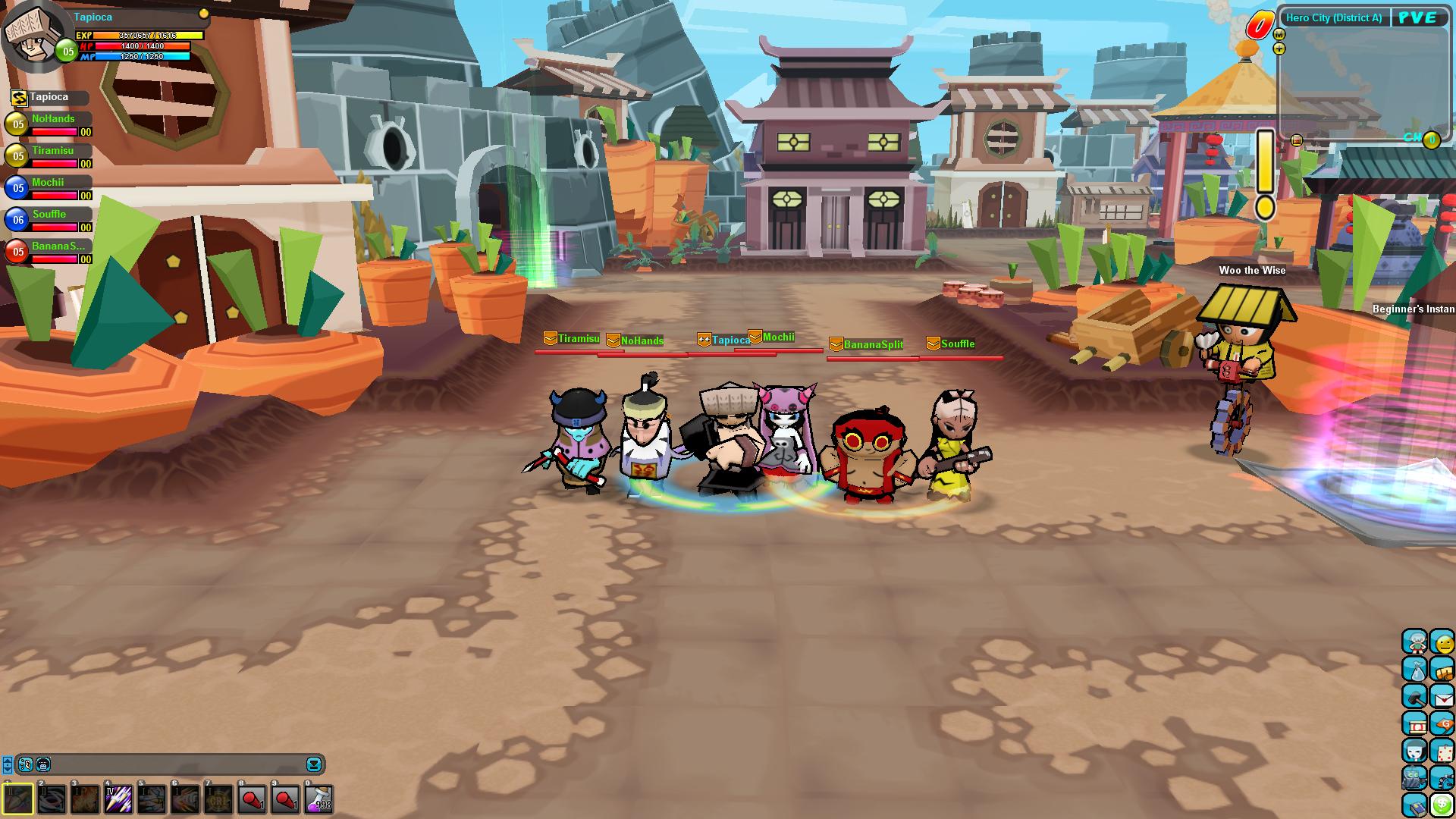
Task: Select Tiramisu in the party list
Action: (52, 151)
